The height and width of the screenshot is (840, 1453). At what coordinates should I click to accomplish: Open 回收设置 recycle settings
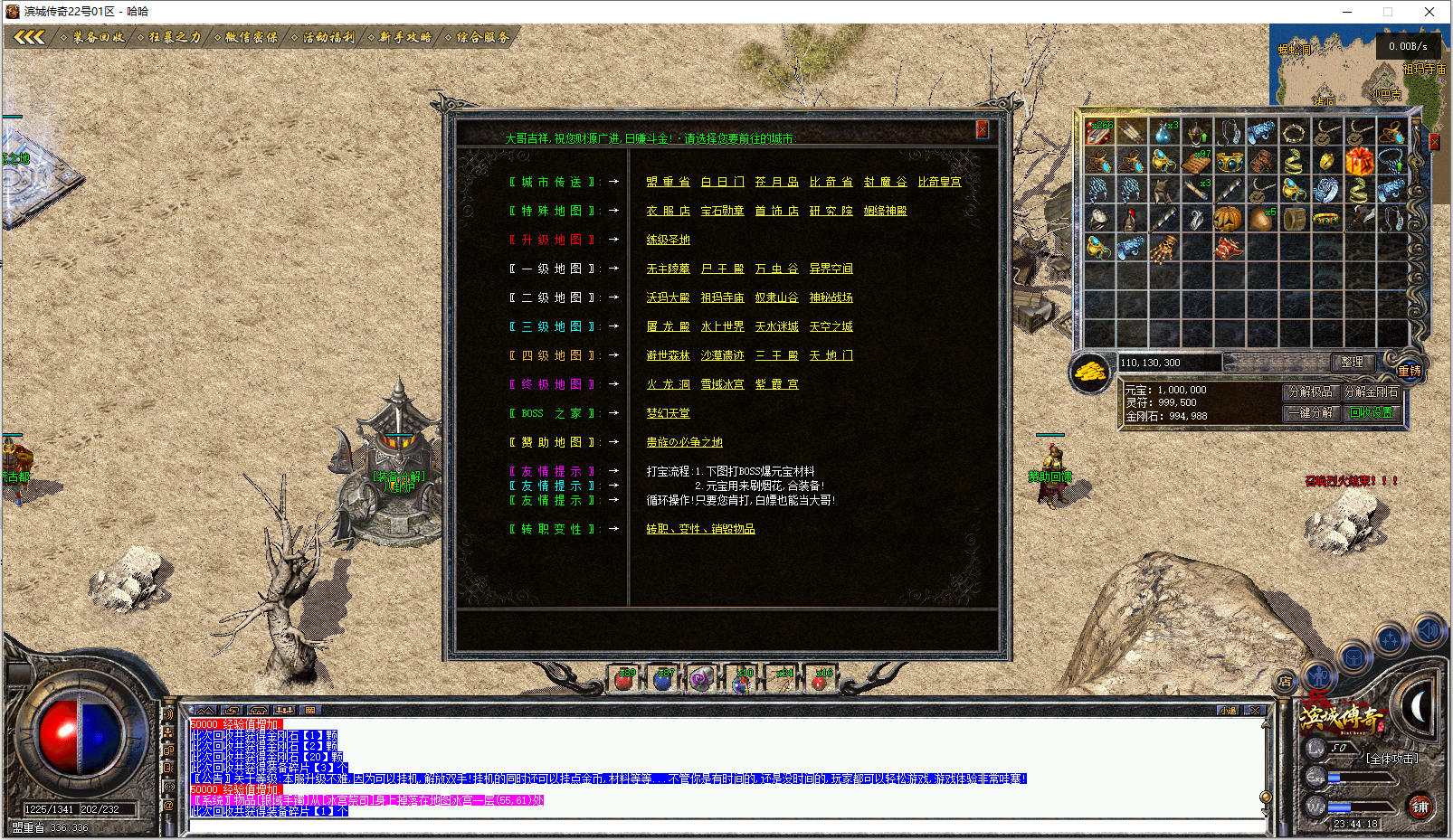click(x=1371, y=412)
